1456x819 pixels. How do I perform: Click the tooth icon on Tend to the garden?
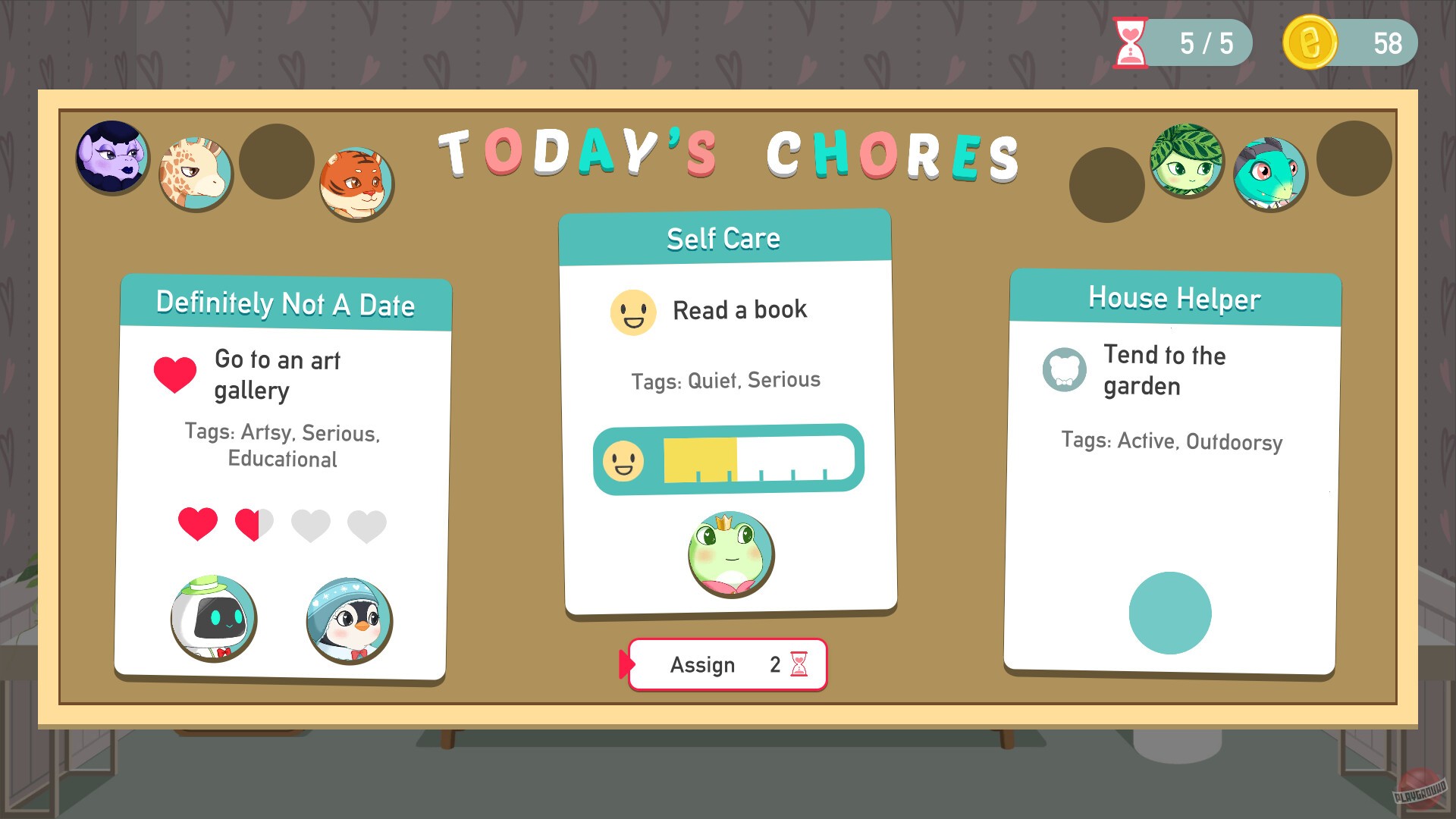click(x=1064, y=371)
